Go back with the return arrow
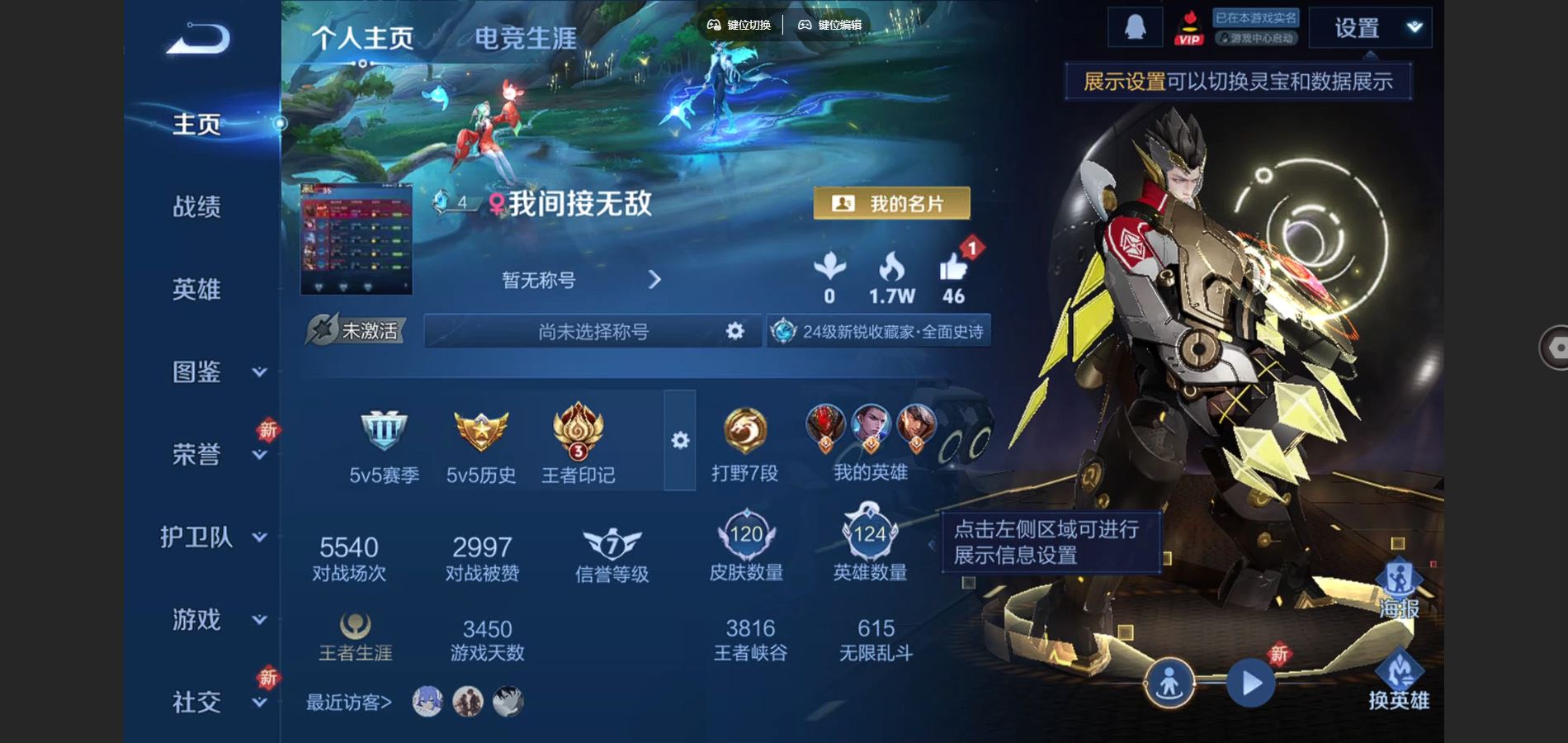Image resolution: width=1568 pixels, height=743 pixels. tap(198, 39)
